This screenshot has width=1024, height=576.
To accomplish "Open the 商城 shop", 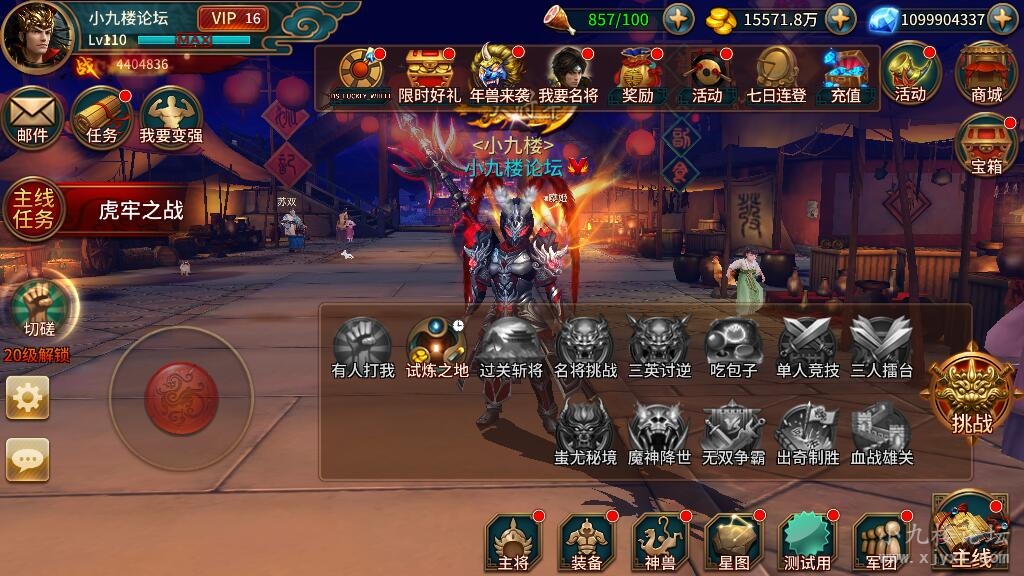I will (x=986, y=73).
